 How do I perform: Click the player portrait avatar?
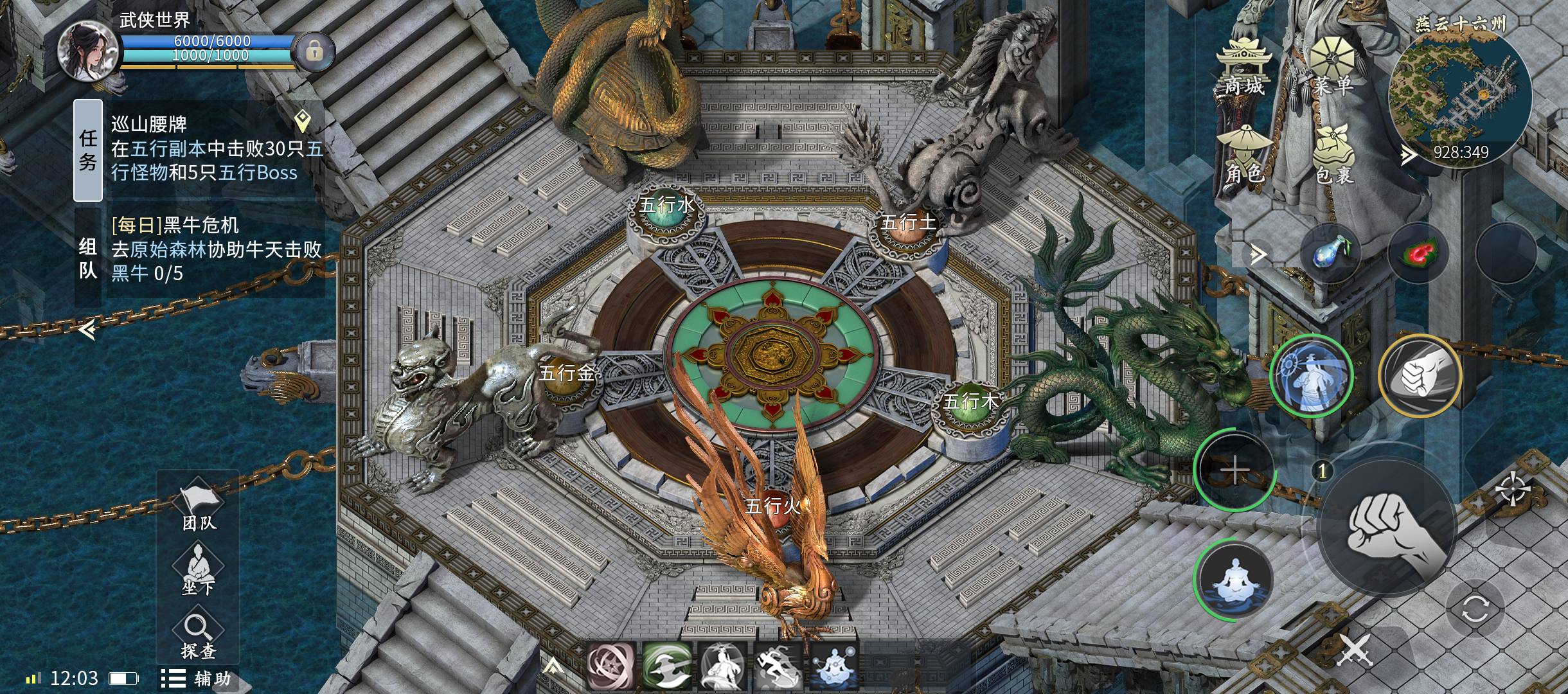coord(88,51)
